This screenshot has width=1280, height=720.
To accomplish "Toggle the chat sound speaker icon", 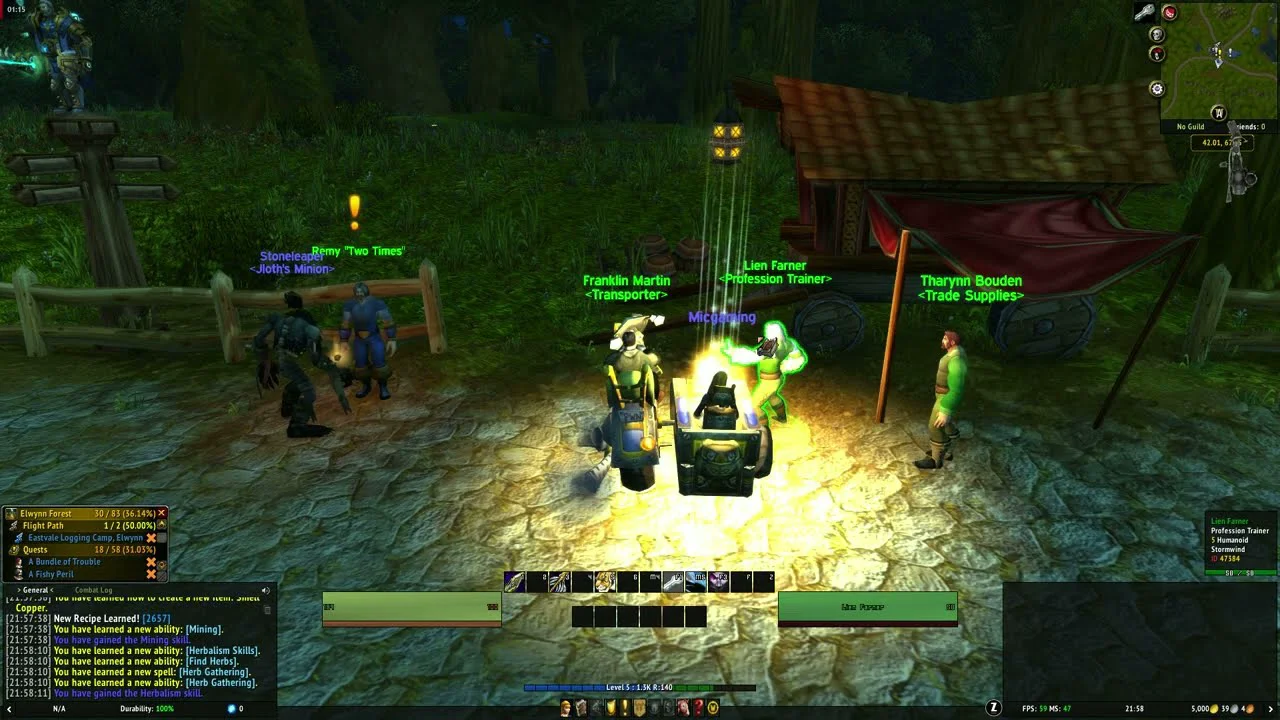I will [x=265, y=590].
